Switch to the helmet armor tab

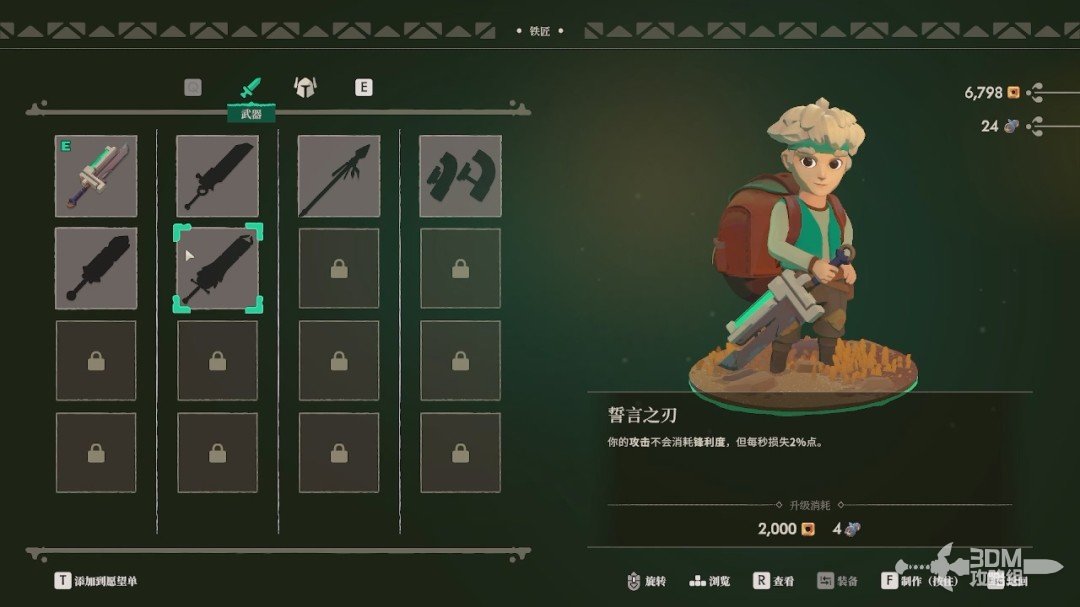coord(304,87)
